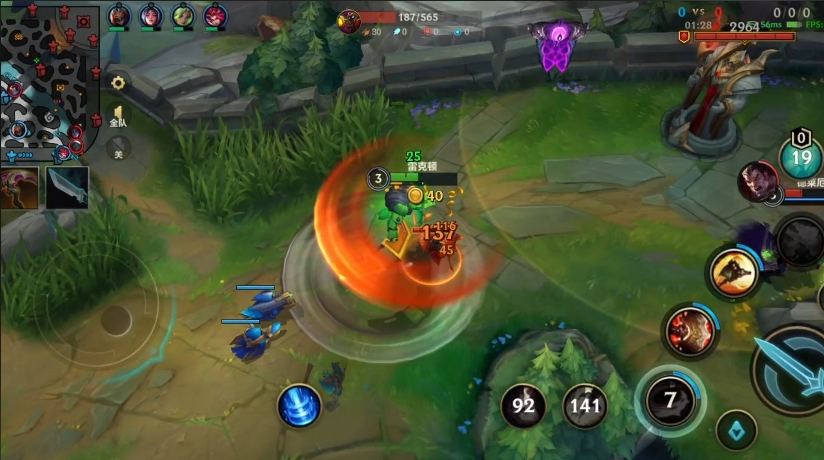824x460 pixels.
Task: Toggle the muted microphone (关)
Action: pyautogui.click(x=118, y=151)
